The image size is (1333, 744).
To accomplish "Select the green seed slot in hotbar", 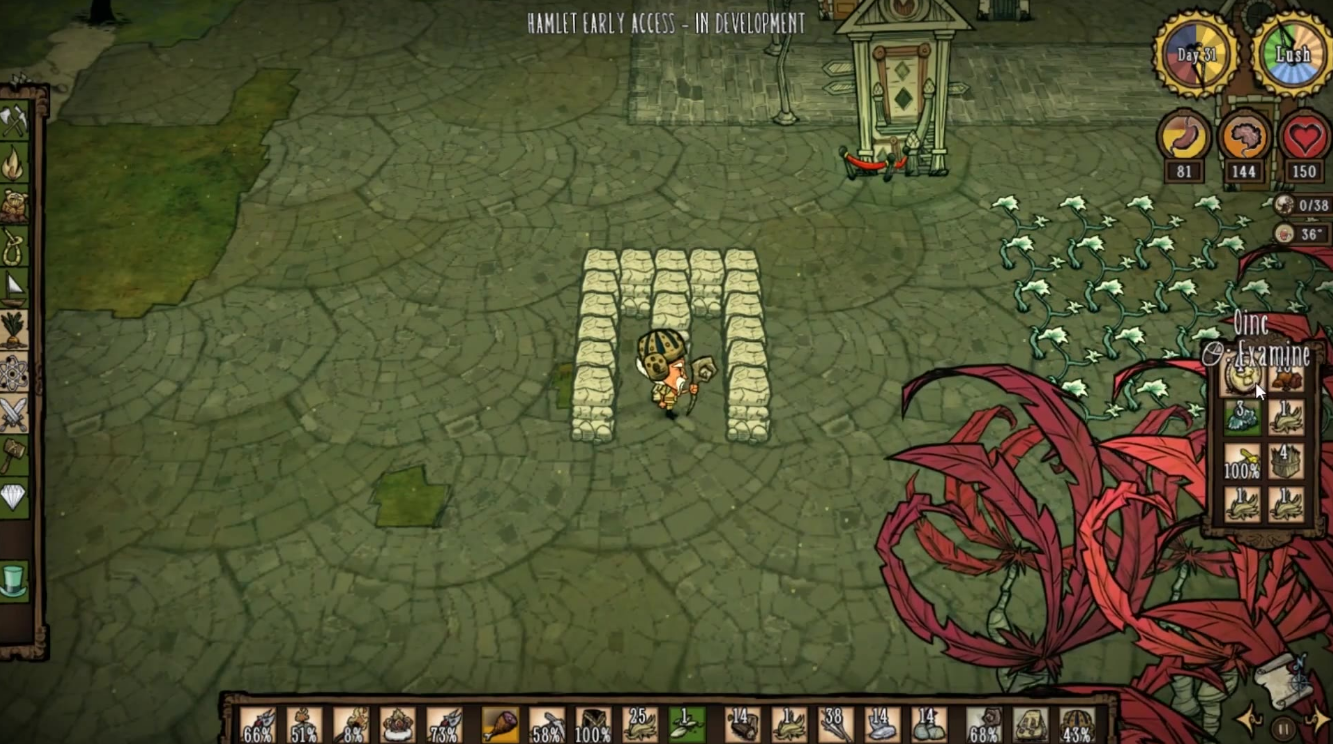I will pos(687,724).
